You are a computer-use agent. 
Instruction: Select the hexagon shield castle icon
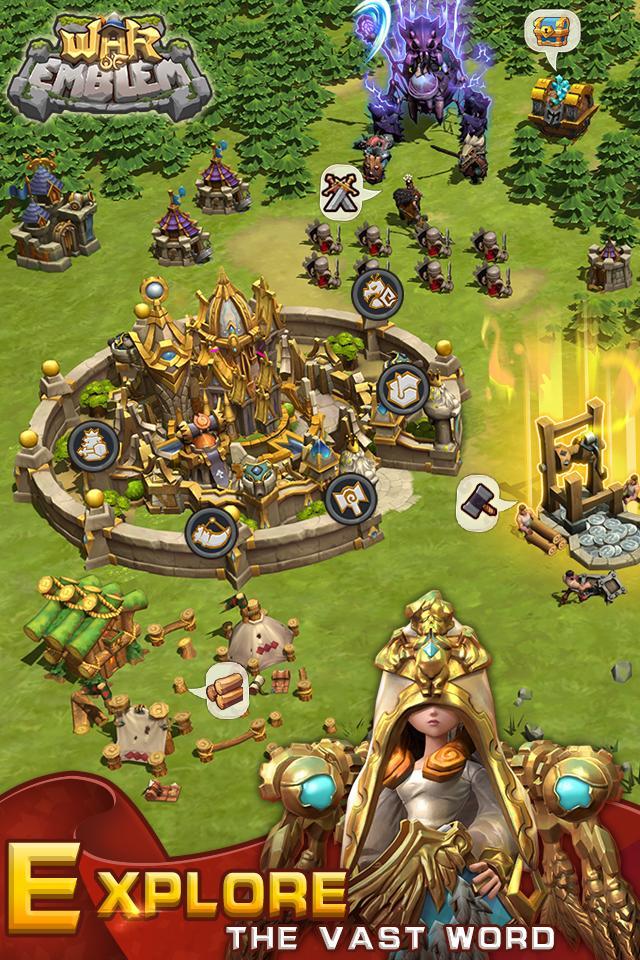[402, 387]
